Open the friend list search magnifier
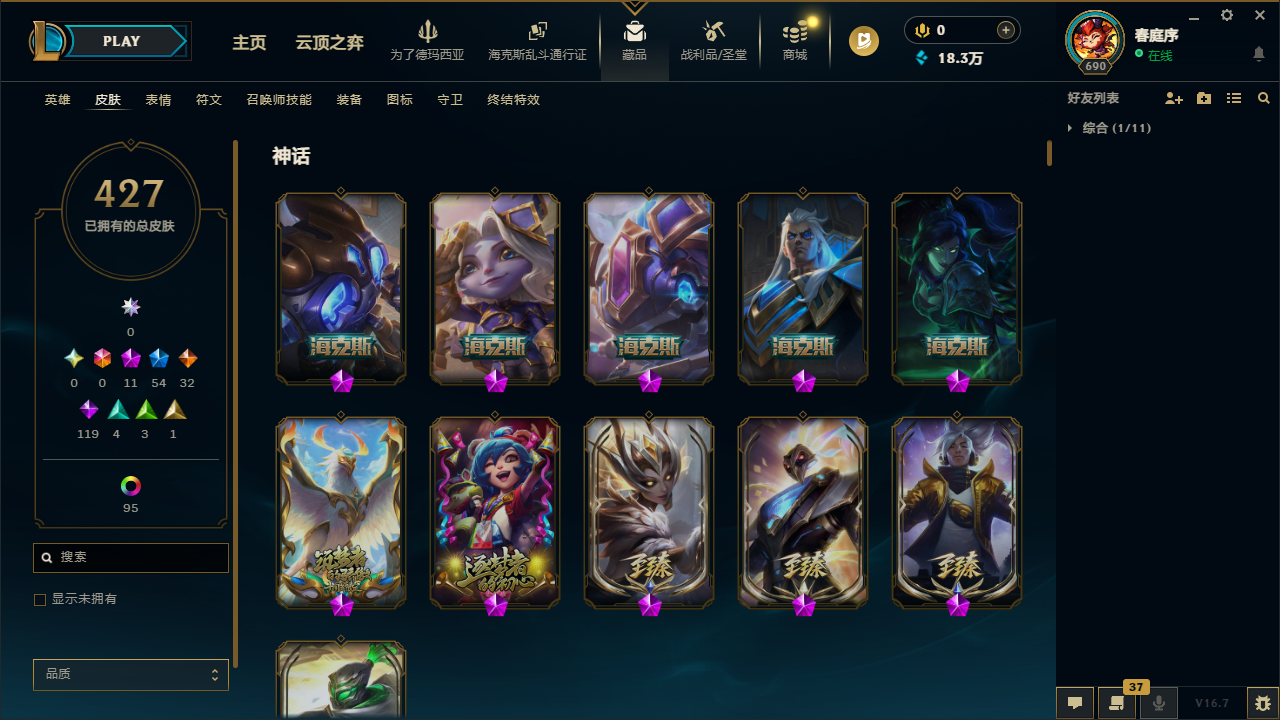The width and height of the screenshot is (1280, 720). pos(1263,98)
